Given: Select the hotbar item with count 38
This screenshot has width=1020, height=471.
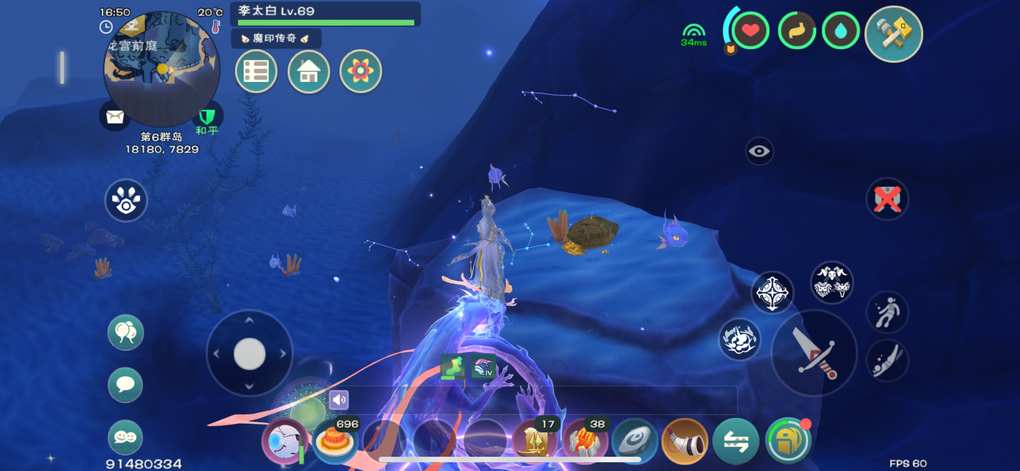Looking at the screenshot, I should tap(585, 440).
